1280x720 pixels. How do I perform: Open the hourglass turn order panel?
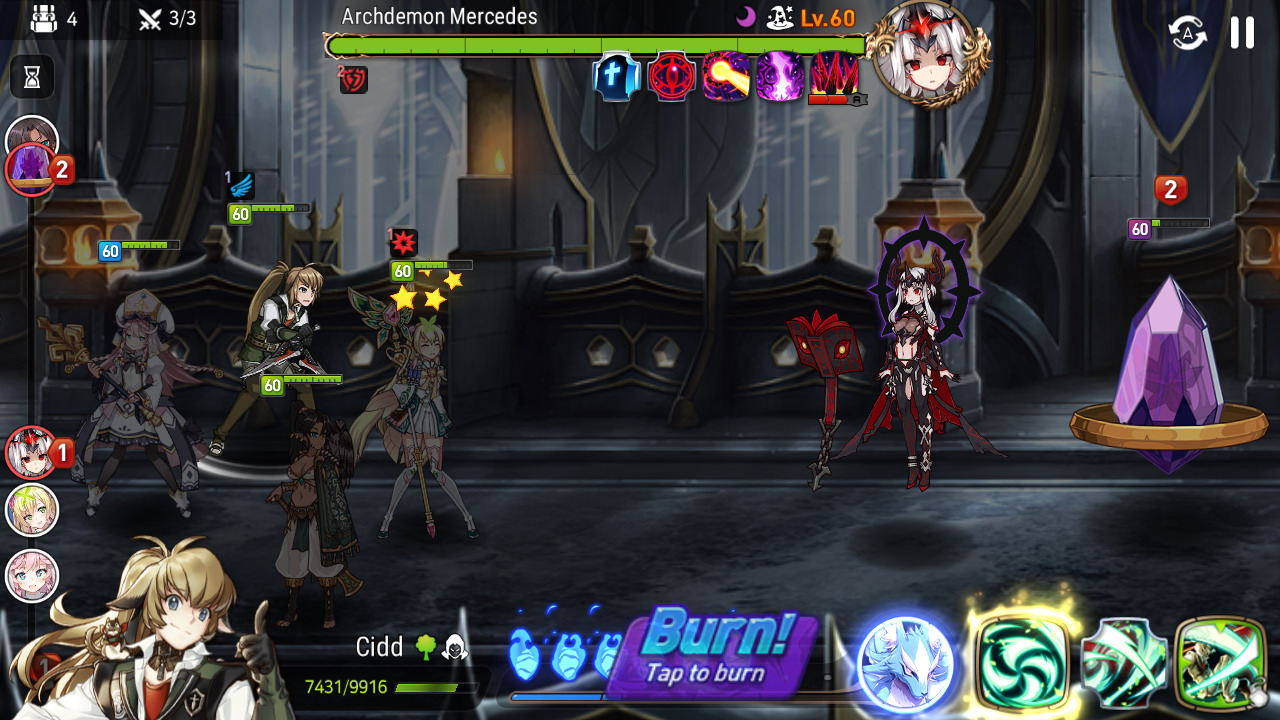click(32, 77)
